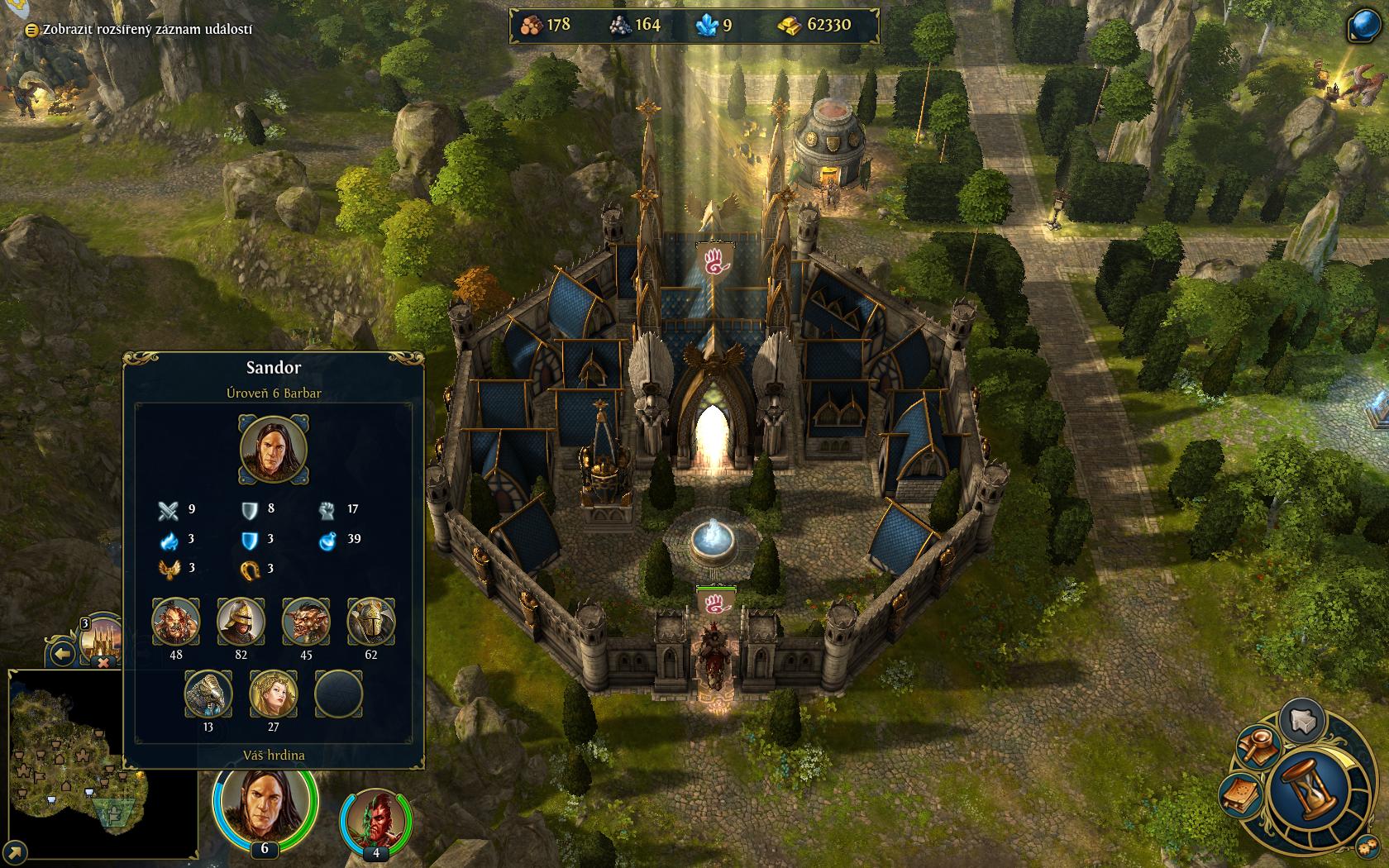This screenshot has height=868, width=1389.
Task: Select the orc unit stack of 48
Action: 175,622
